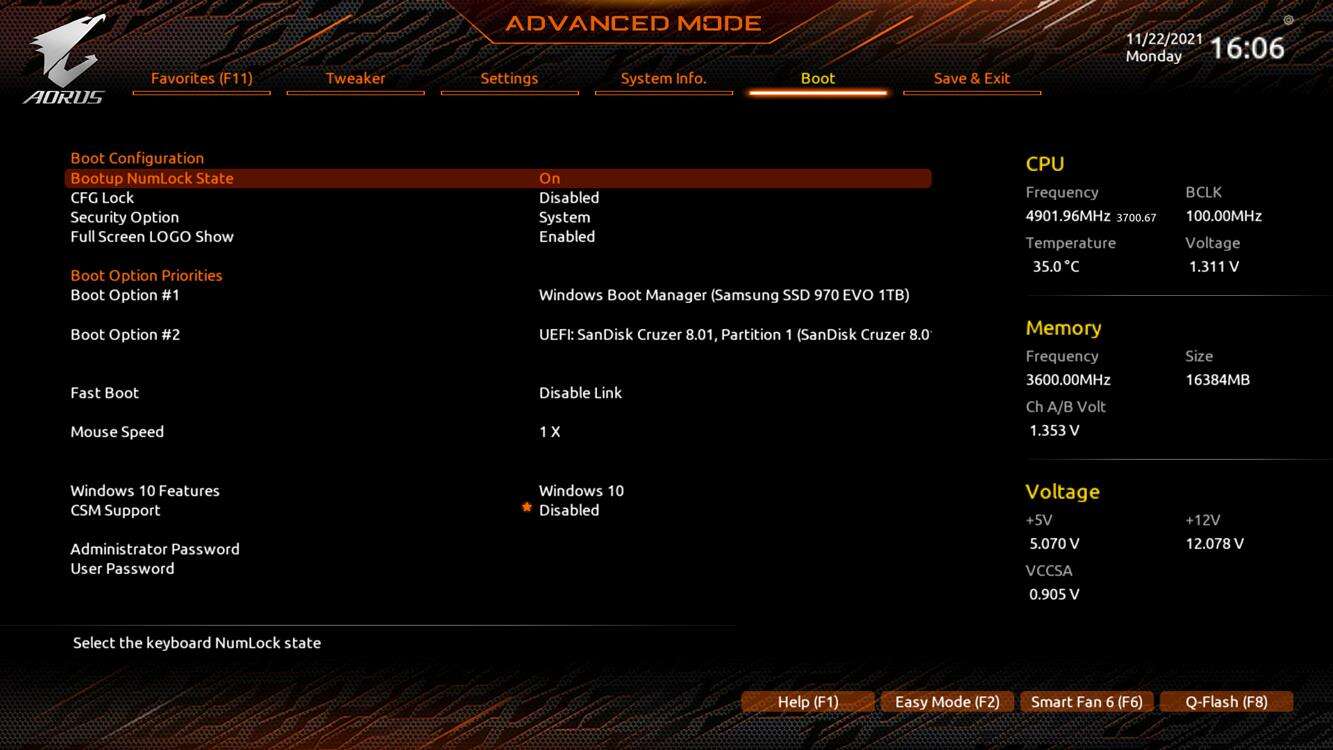The width and height of the screenshot is (1333, 750).
Task: Choose the Security Option entry
Action: pyautogui.click(x=564, y=217)
